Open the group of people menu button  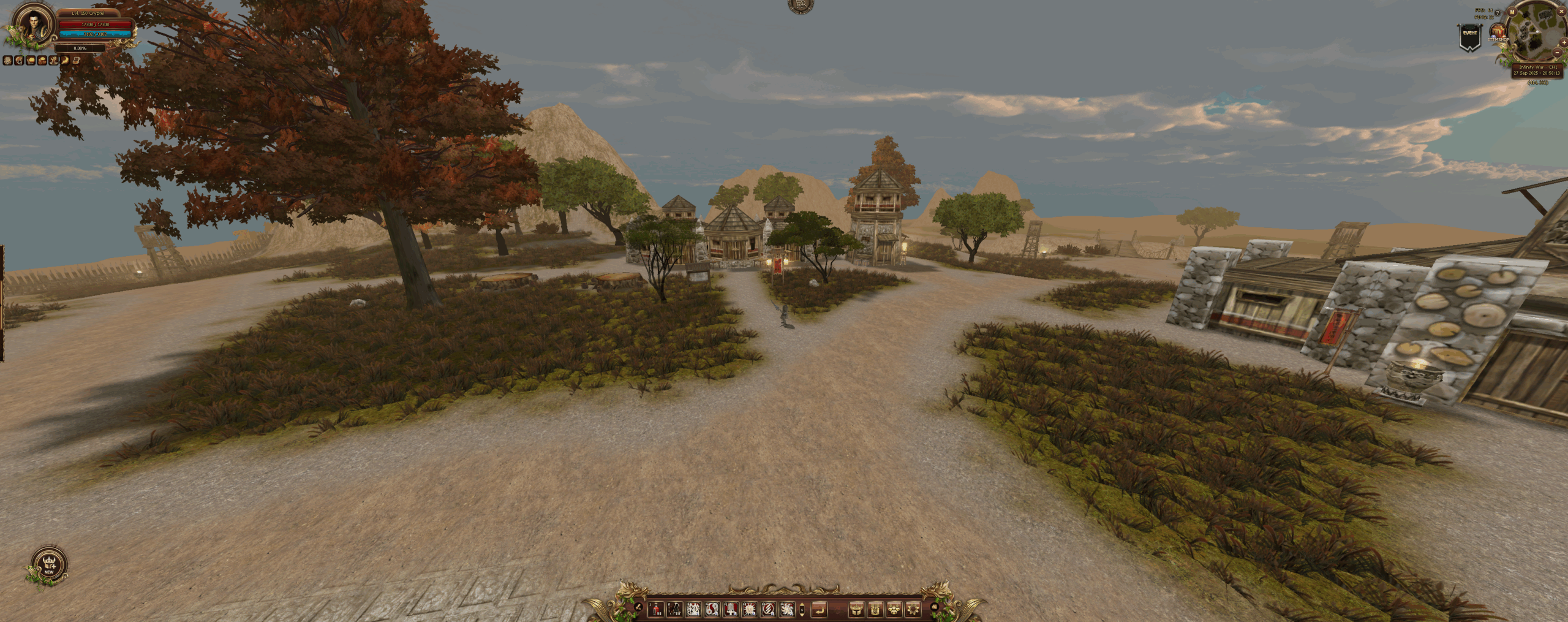[894, 609]
